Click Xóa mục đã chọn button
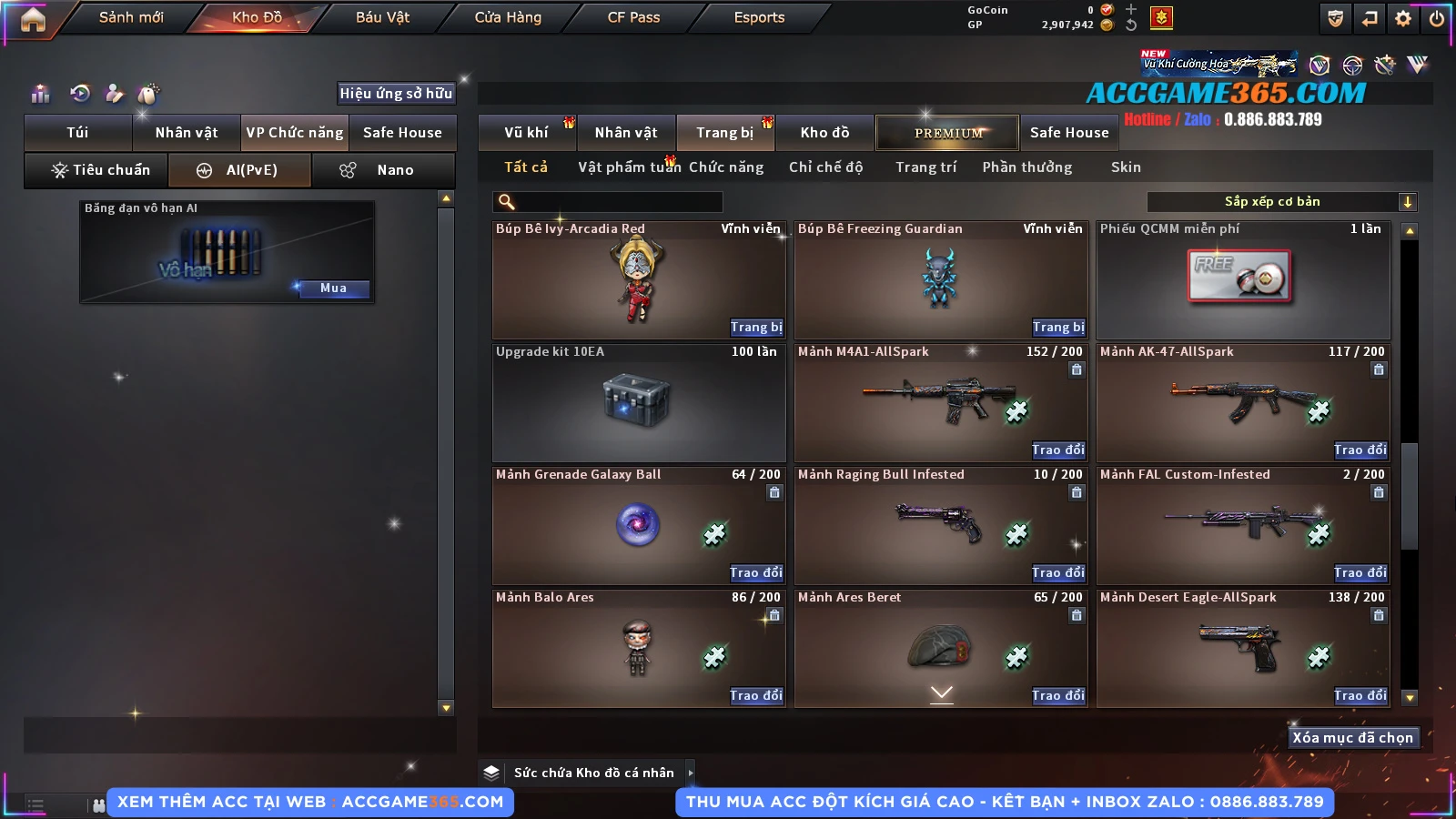Image resolution: width=1456 pixels, height=819 pixels. [1352, 738]
